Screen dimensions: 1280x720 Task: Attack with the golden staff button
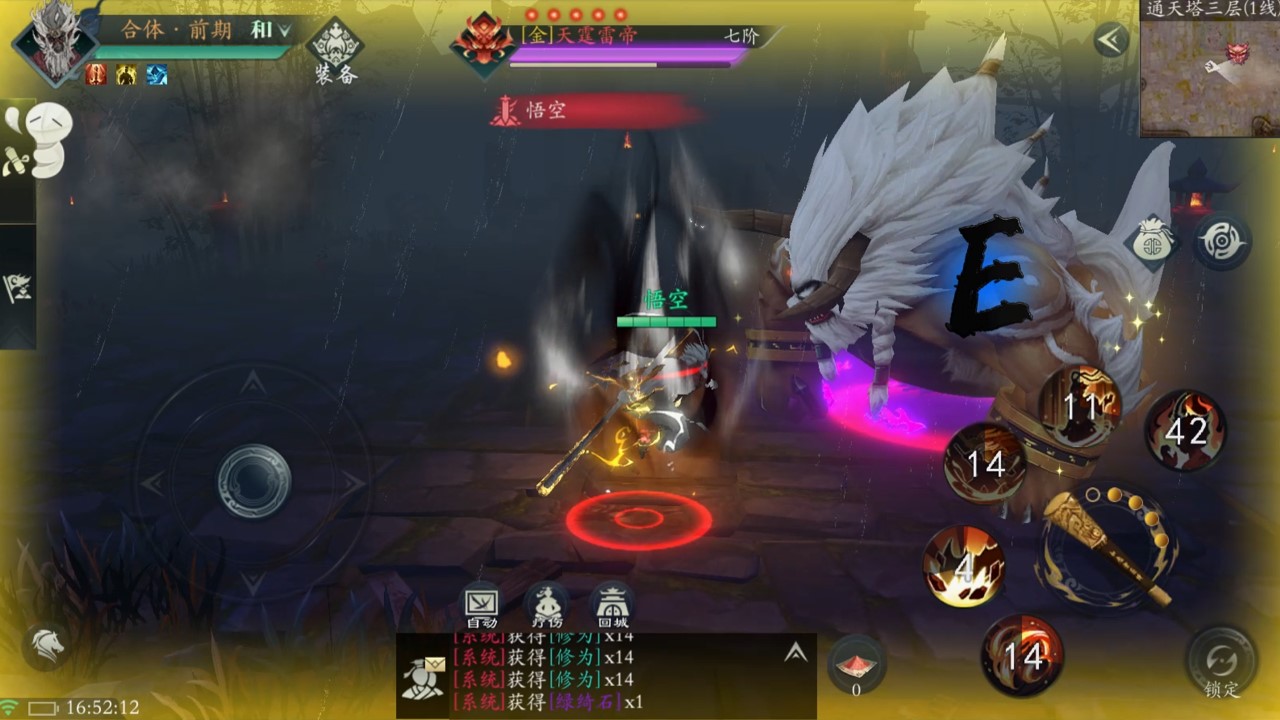[1106, 546]
